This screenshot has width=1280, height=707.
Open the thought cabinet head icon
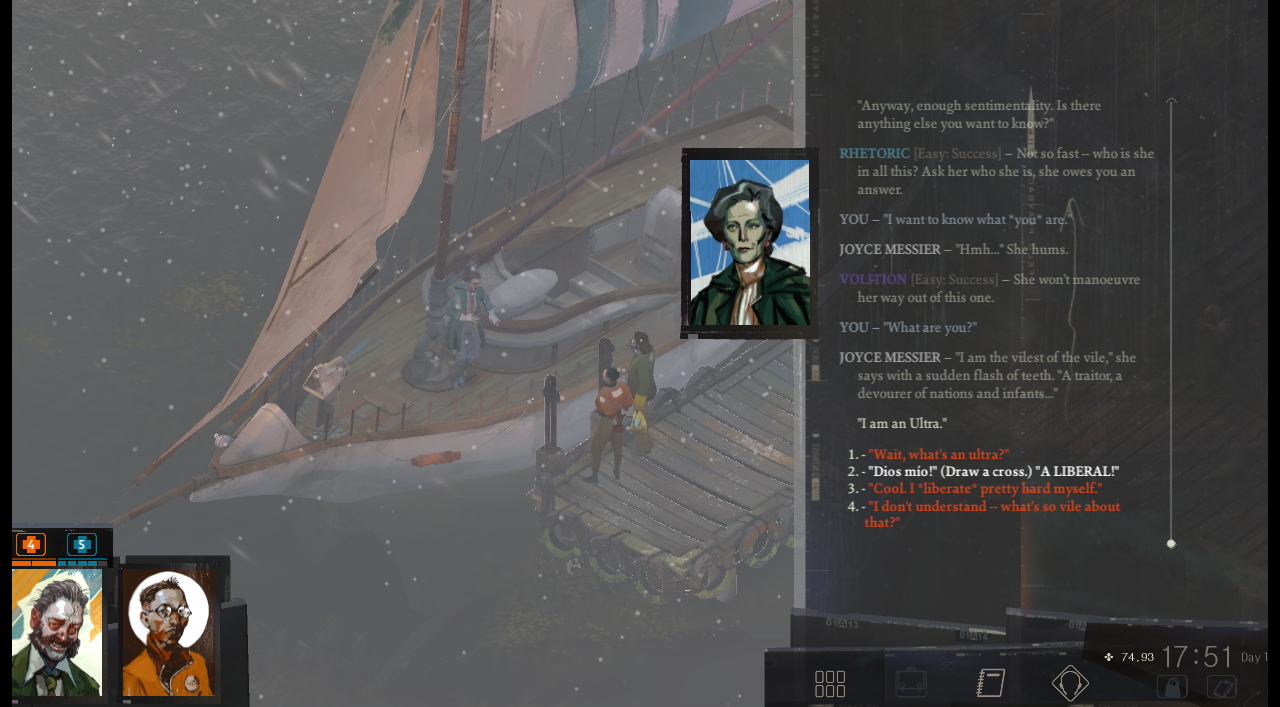click(1070, 683)
